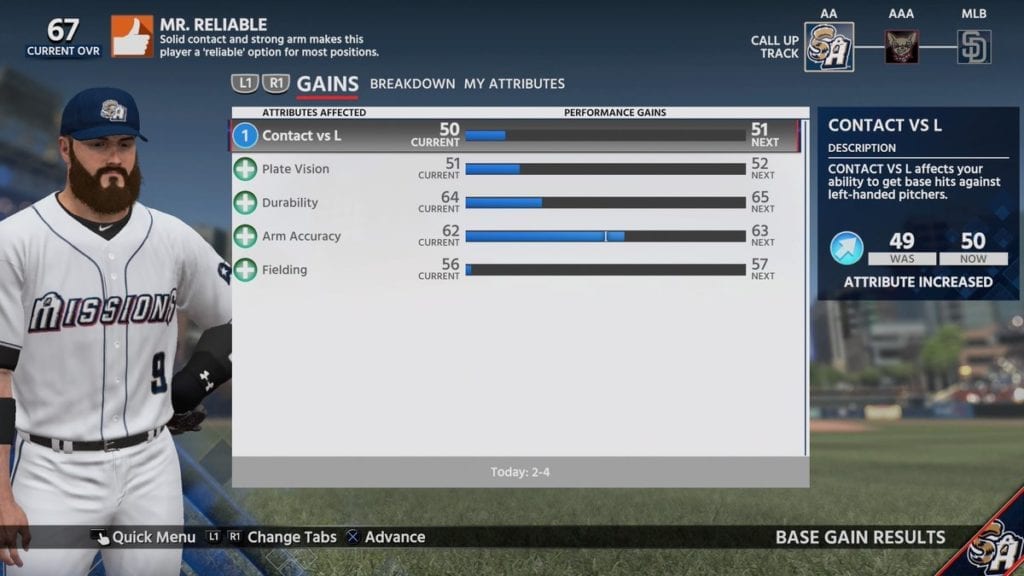This screenshot has height=576, width=1024.
Task: Advance past the gain results
Action: 385,537
